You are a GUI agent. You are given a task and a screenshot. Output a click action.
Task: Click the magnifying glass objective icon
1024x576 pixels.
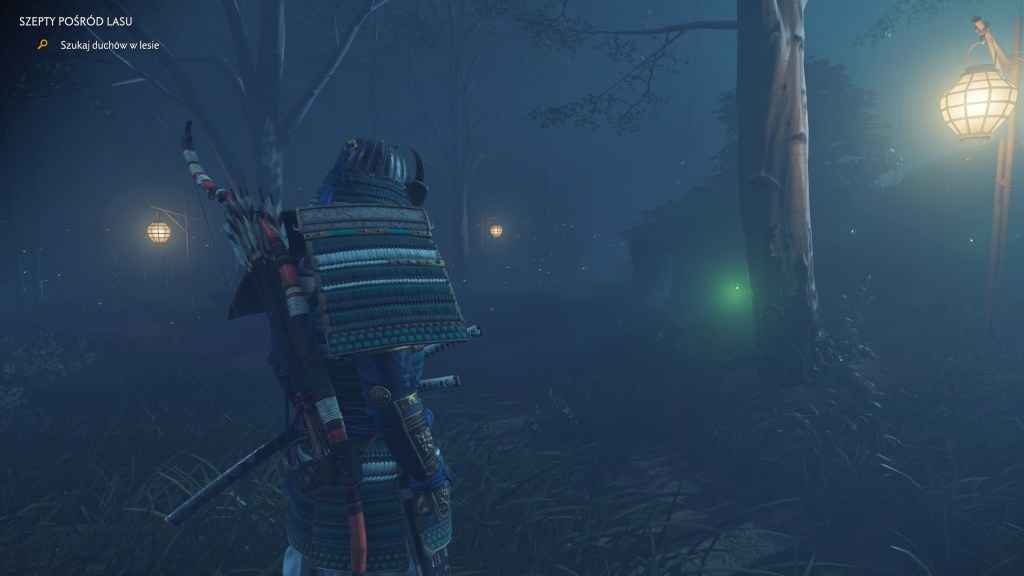click(x=42, y=45)
